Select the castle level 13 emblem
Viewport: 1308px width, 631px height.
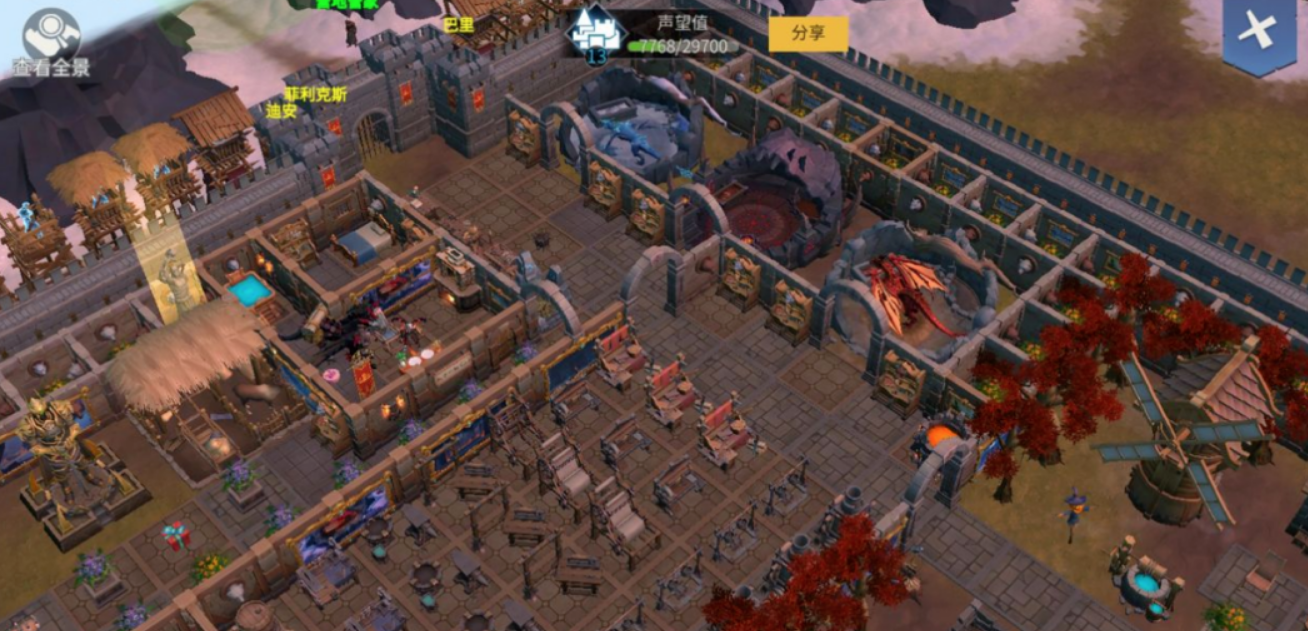[596, 35]
